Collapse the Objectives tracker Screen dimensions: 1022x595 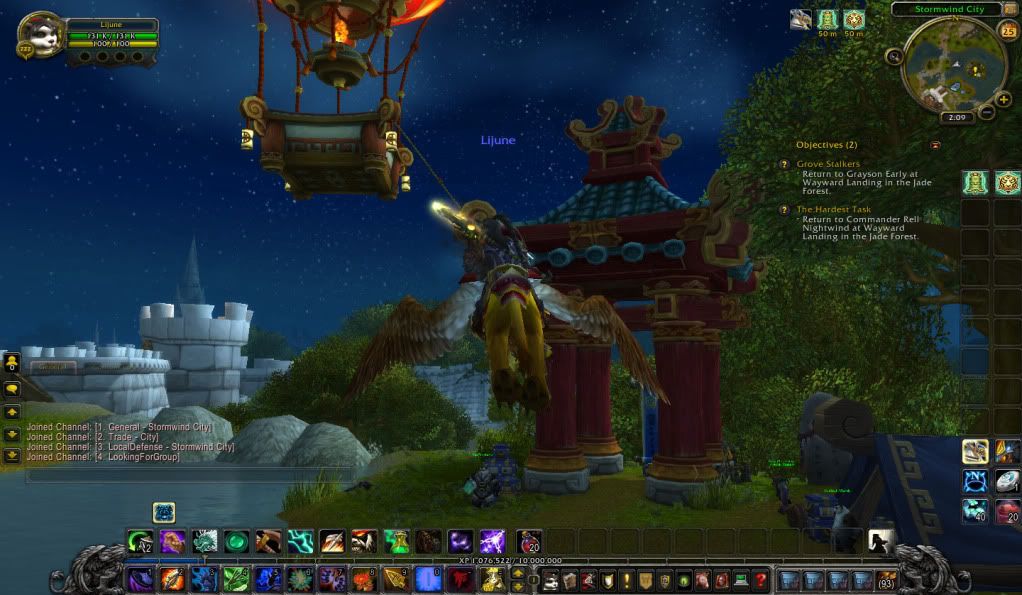point(935,145)
